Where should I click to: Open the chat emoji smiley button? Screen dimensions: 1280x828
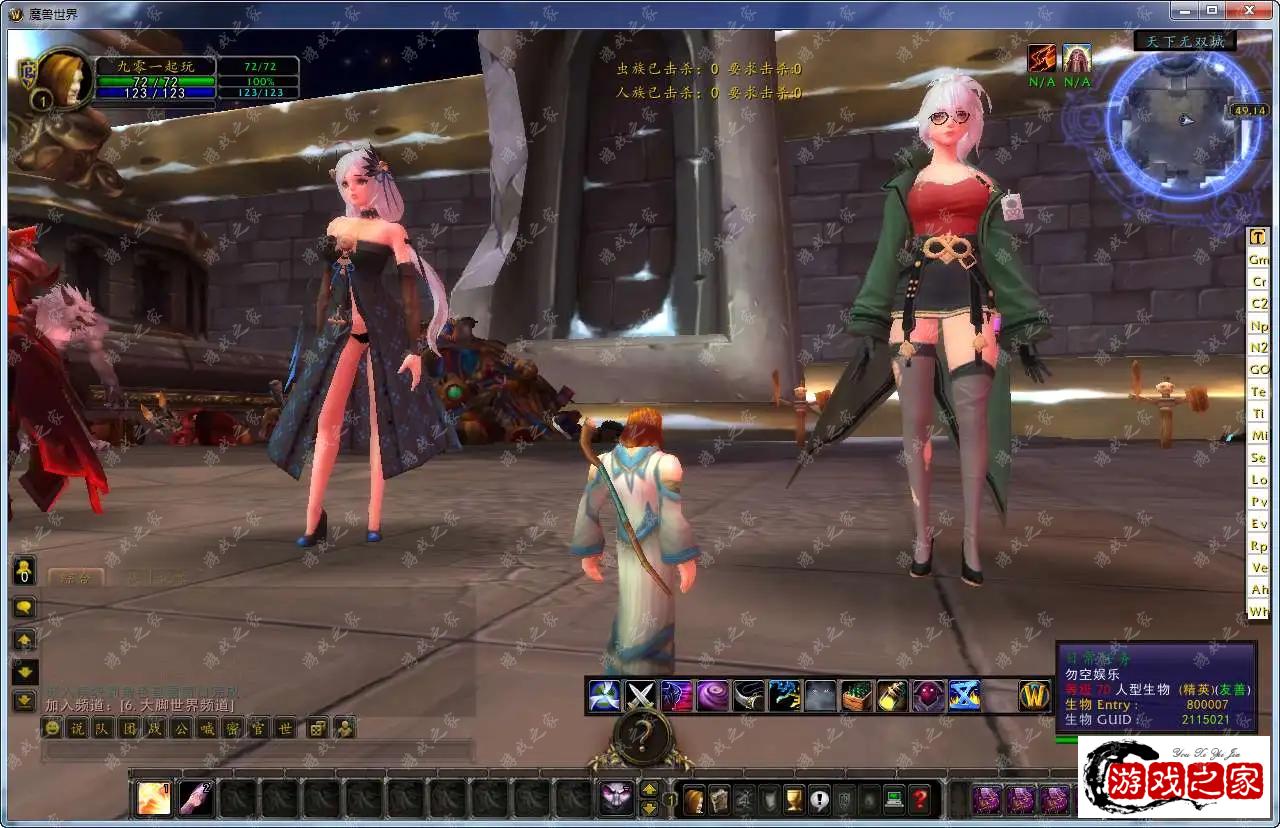pos(52,728)
